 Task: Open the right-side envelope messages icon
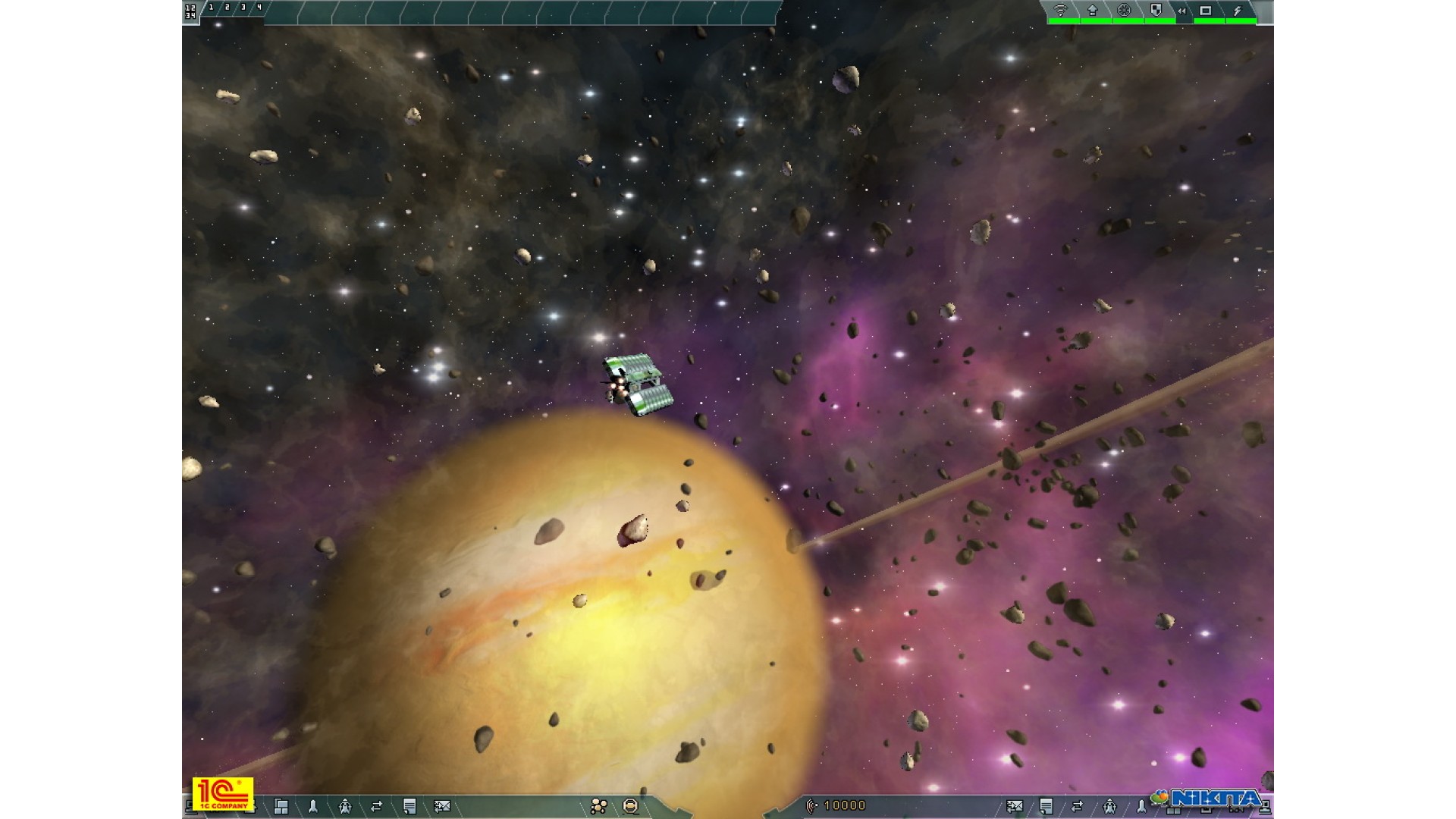click(x=1014, y=806)
